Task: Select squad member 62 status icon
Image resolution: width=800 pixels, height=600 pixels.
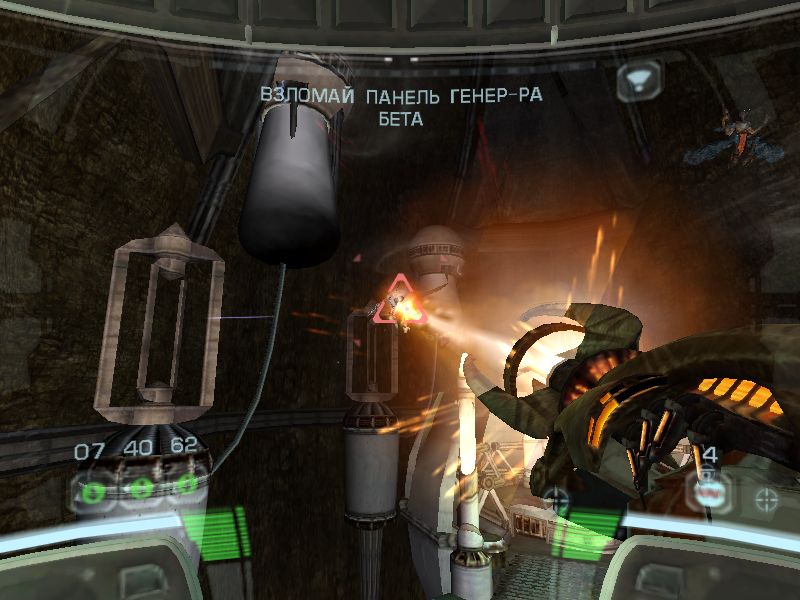Action: point(185,486)
